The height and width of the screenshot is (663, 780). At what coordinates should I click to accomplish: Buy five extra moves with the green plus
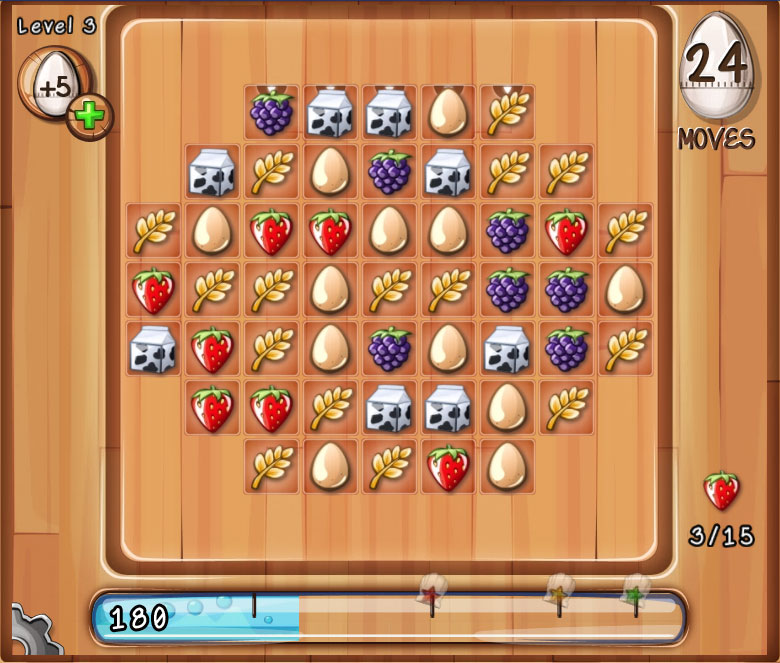[x=90, y=118]
